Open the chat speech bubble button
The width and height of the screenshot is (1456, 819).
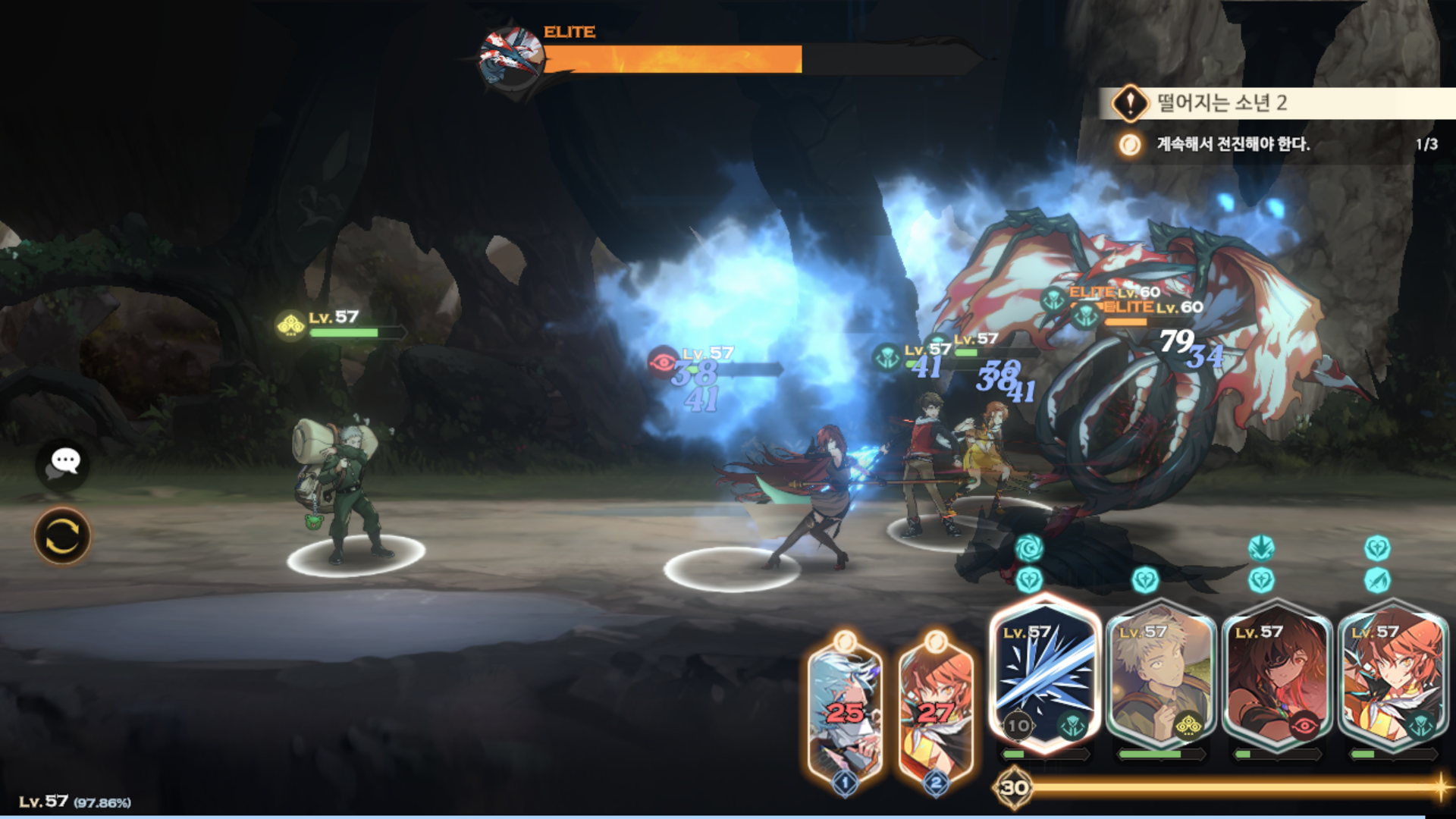[x=63, y=462]
